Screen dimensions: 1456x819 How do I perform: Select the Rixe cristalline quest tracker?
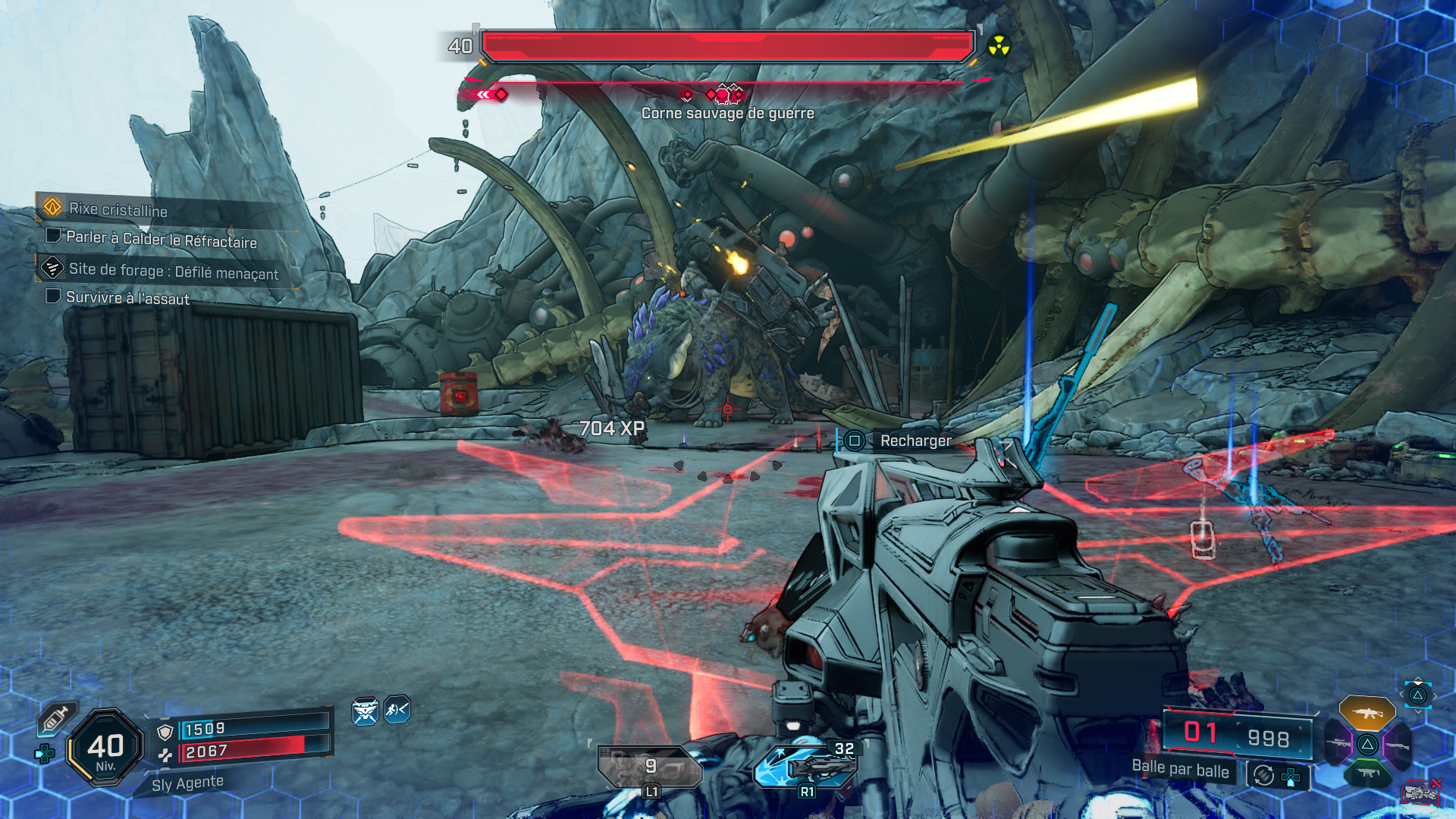tap(118, 209)
